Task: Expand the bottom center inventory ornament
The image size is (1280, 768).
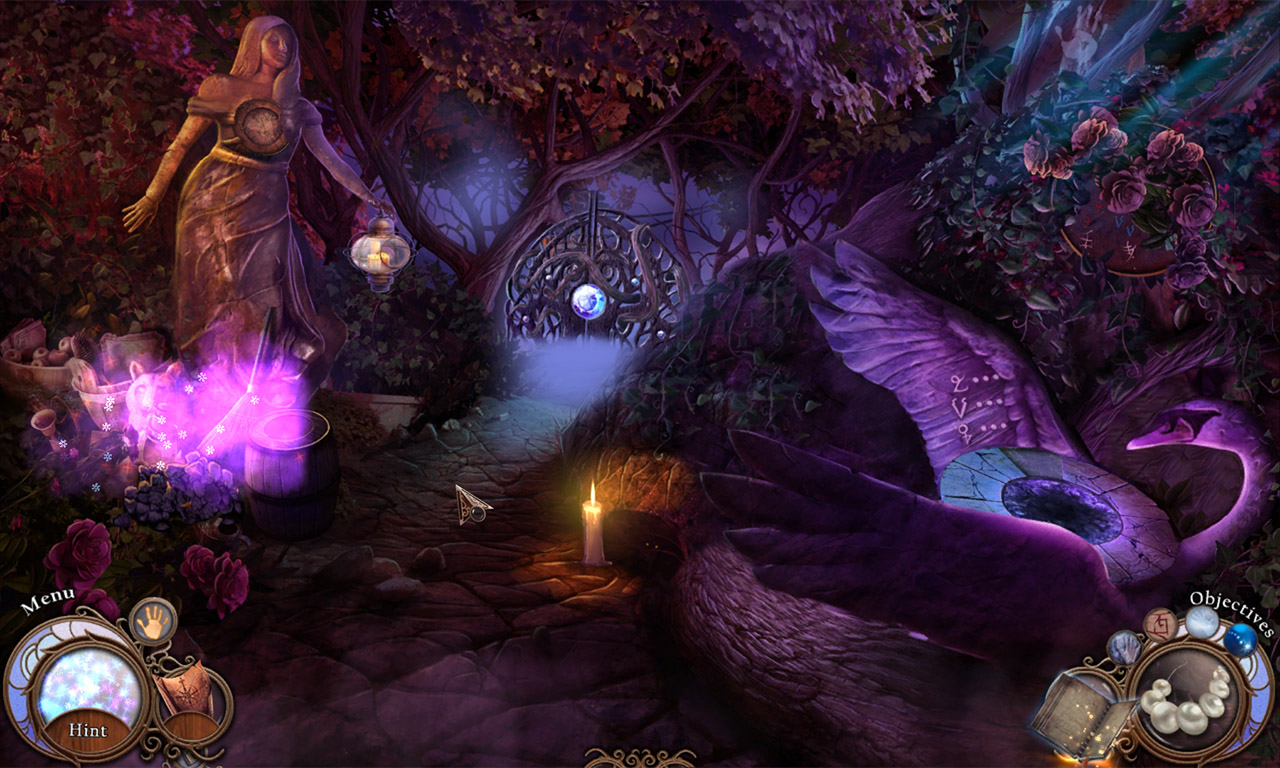Action: (640, 758)
